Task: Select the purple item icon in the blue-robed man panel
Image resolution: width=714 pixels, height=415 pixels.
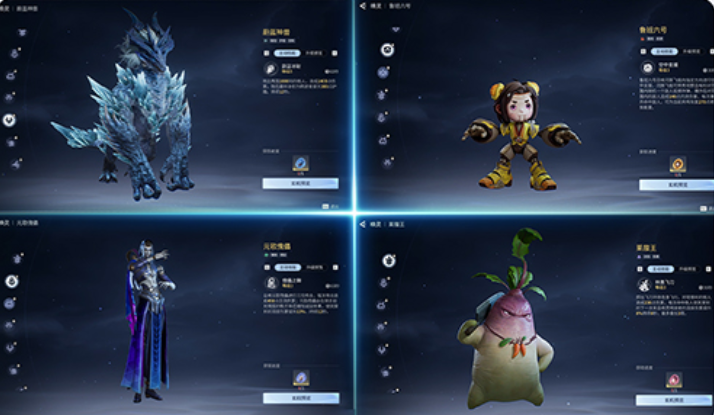Action: click(300, 377)
